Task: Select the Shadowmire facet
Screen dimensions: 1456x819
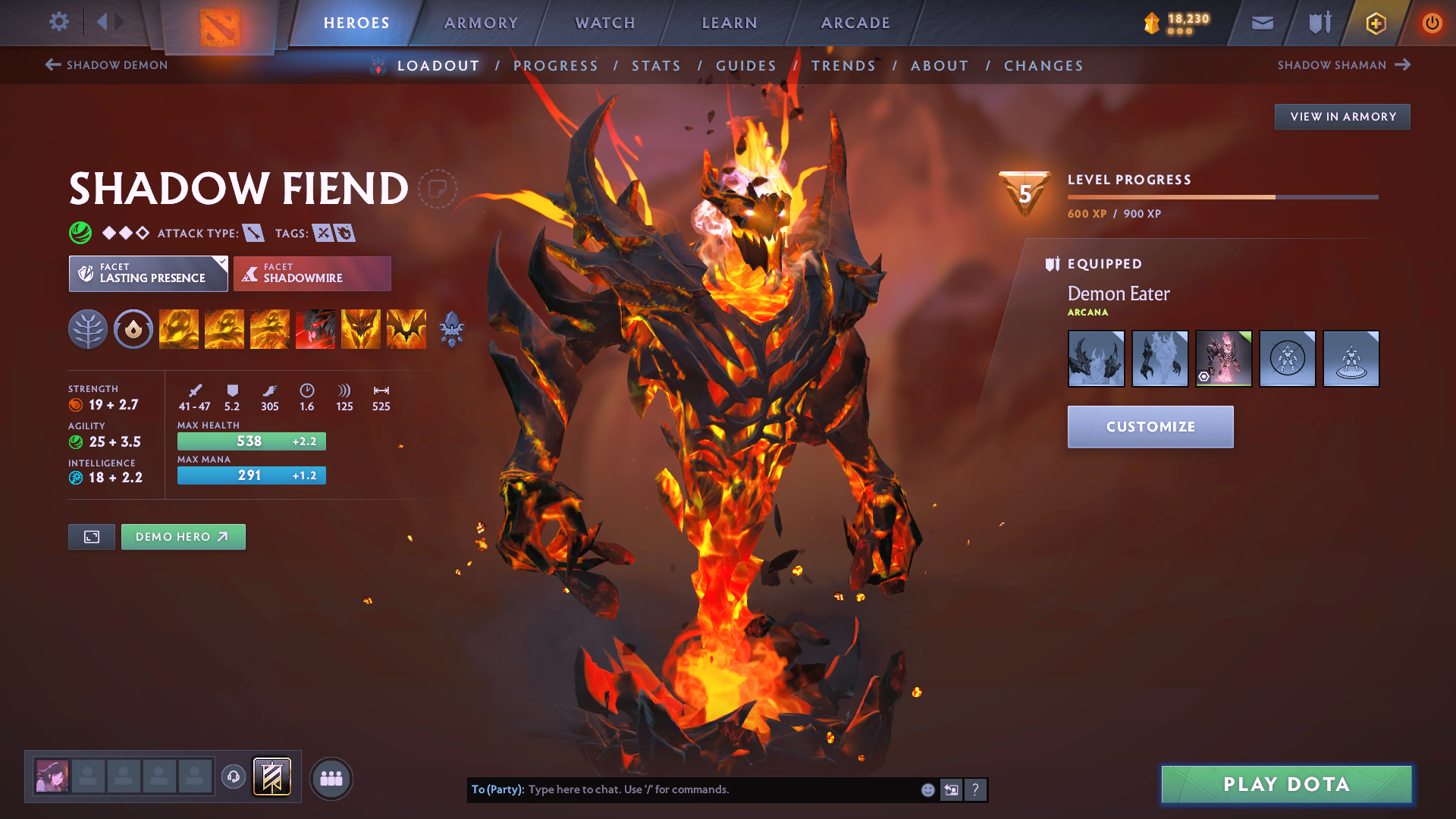Action: click(312, 273)
